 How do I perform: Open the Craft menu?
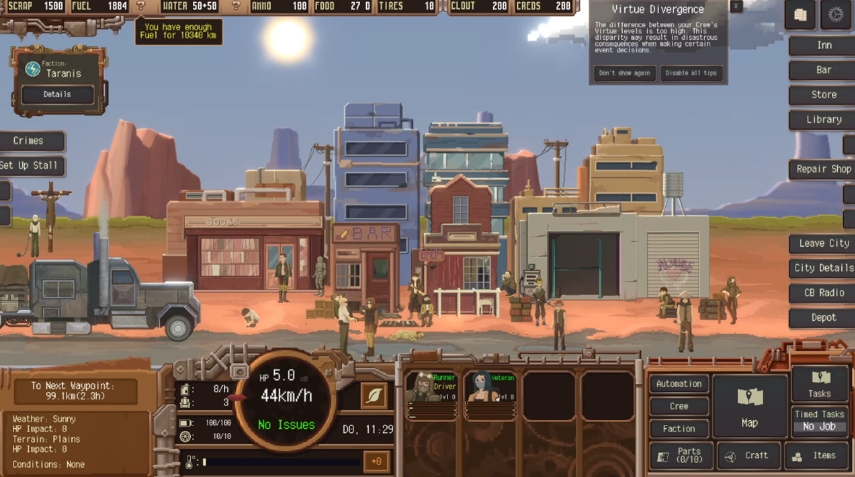coord(748,456)
